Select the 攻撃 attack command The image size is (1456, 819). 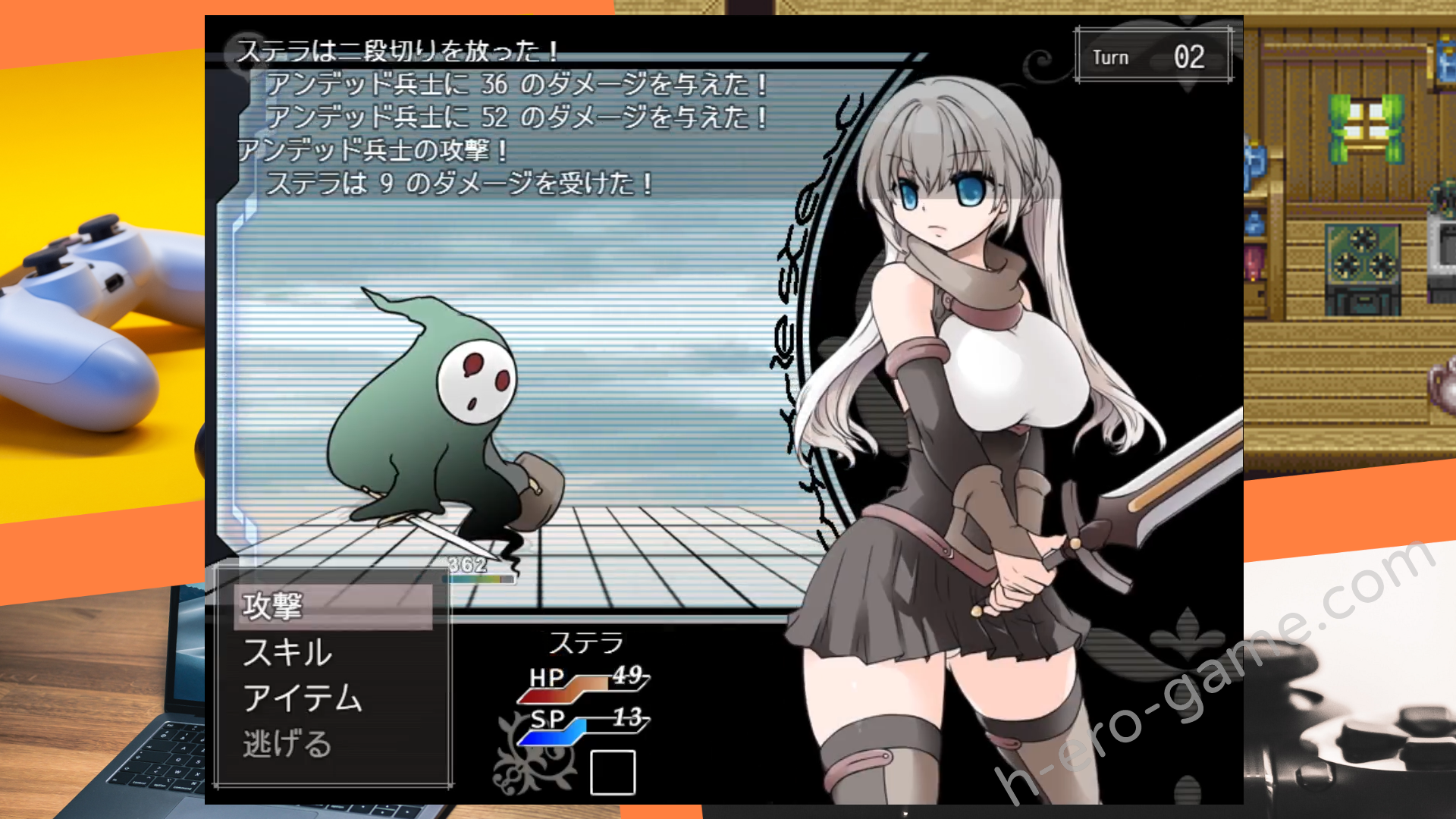(x=273, y=607)
